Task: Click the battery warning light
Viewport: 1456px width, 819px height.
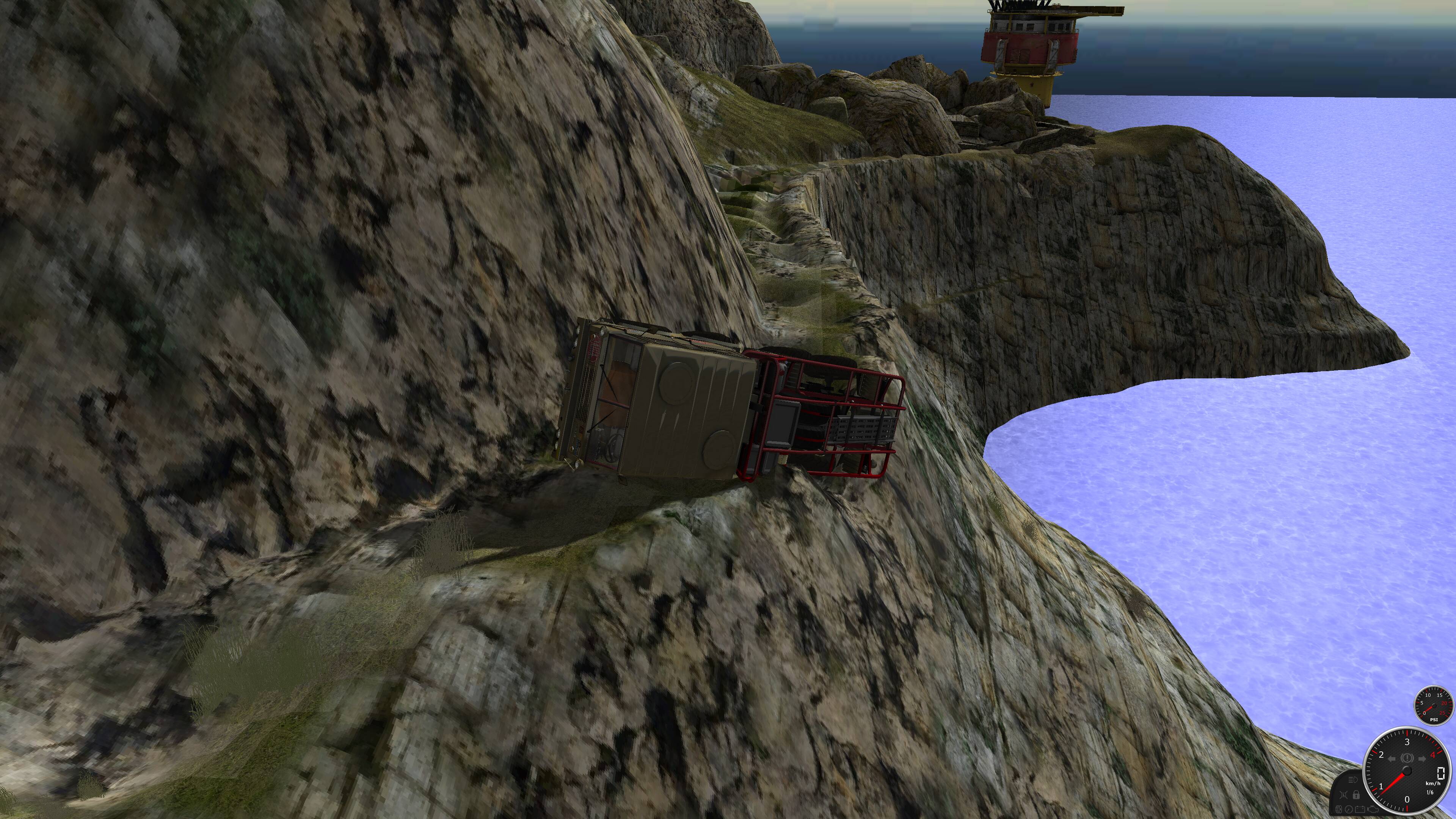Action: (1360, 810)
